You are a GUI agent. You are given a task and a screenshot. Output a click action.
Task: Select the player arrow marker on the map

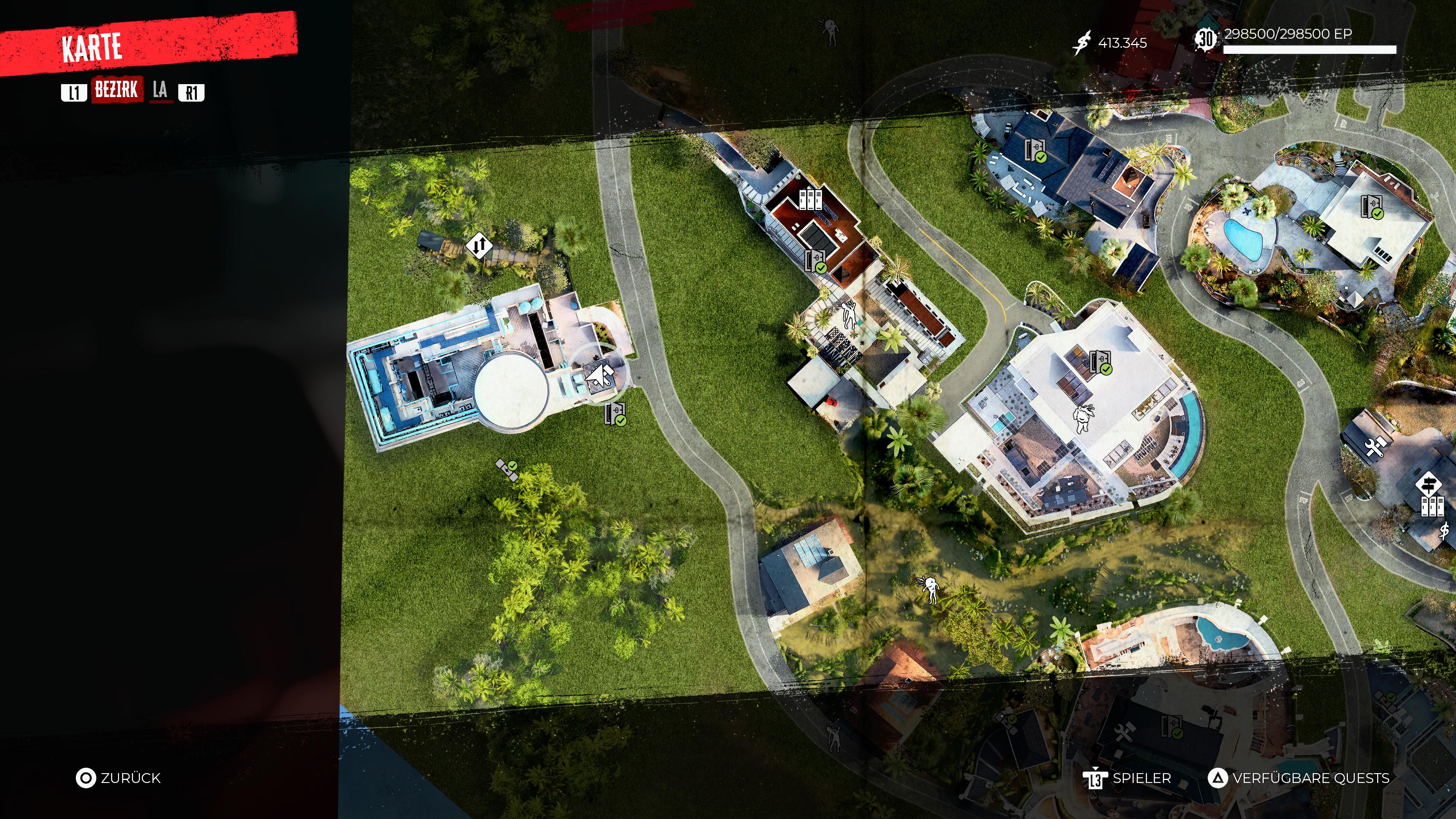point(600,375)
